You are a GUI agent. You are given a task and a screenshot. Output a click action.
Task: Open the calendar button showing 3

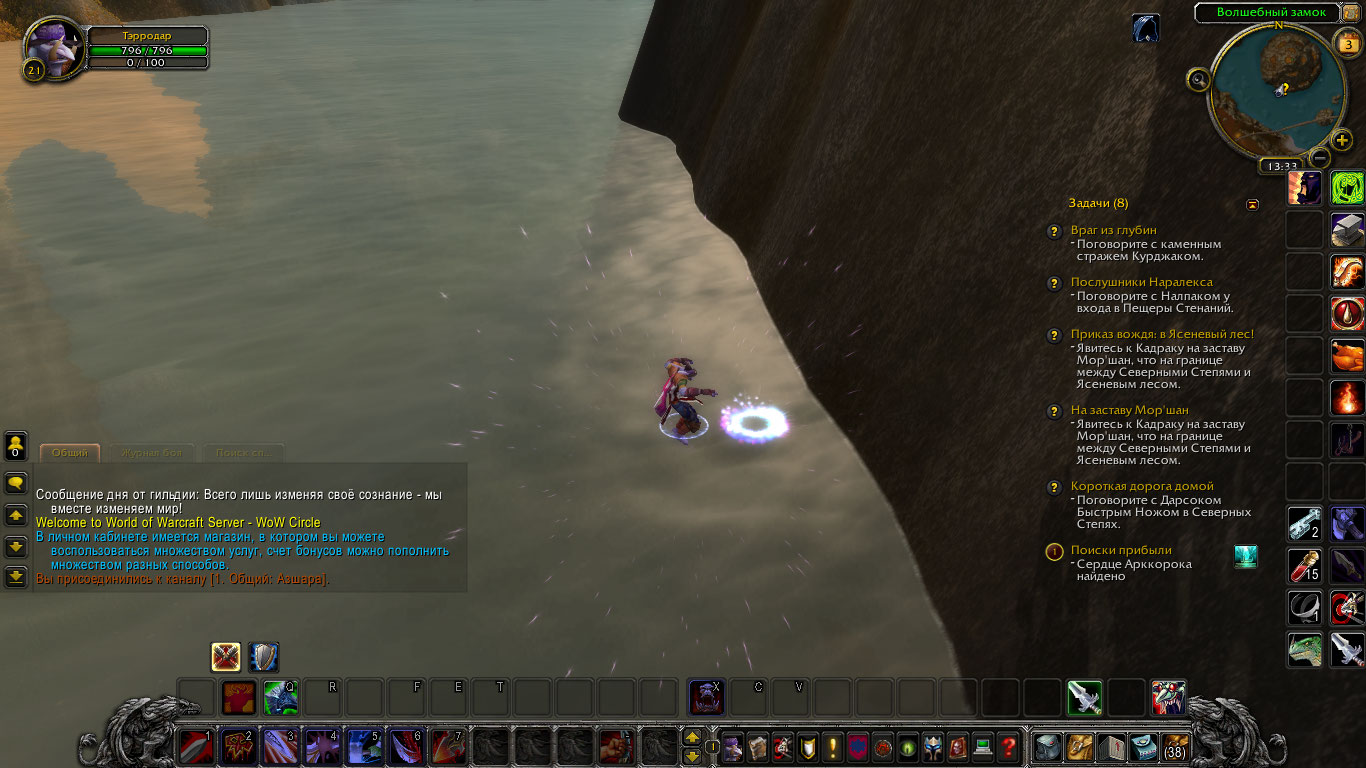pos(1346,44)
